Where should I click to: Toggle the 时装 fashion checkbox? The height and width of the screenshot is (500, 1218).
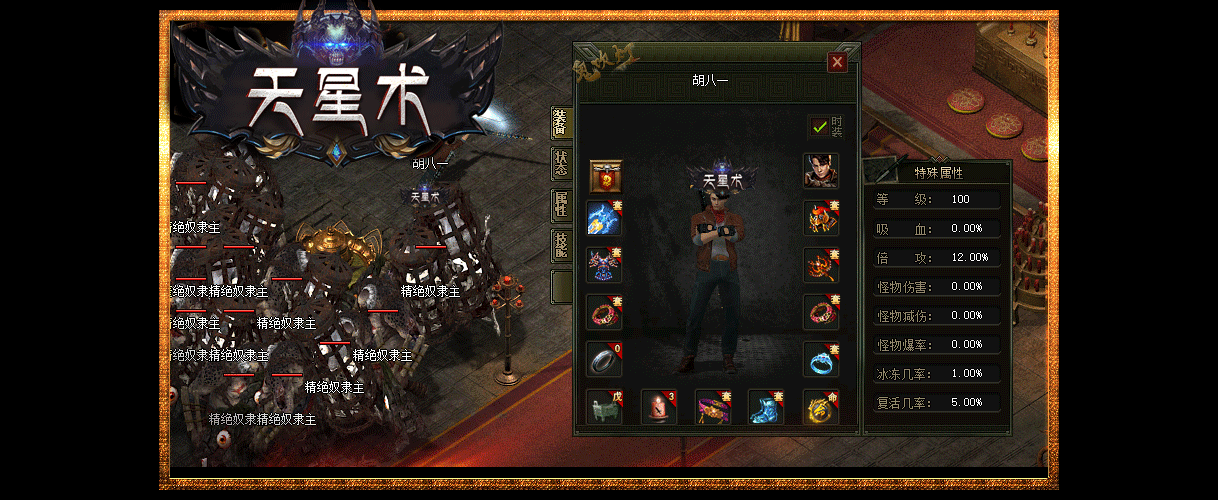coord(820,127)
